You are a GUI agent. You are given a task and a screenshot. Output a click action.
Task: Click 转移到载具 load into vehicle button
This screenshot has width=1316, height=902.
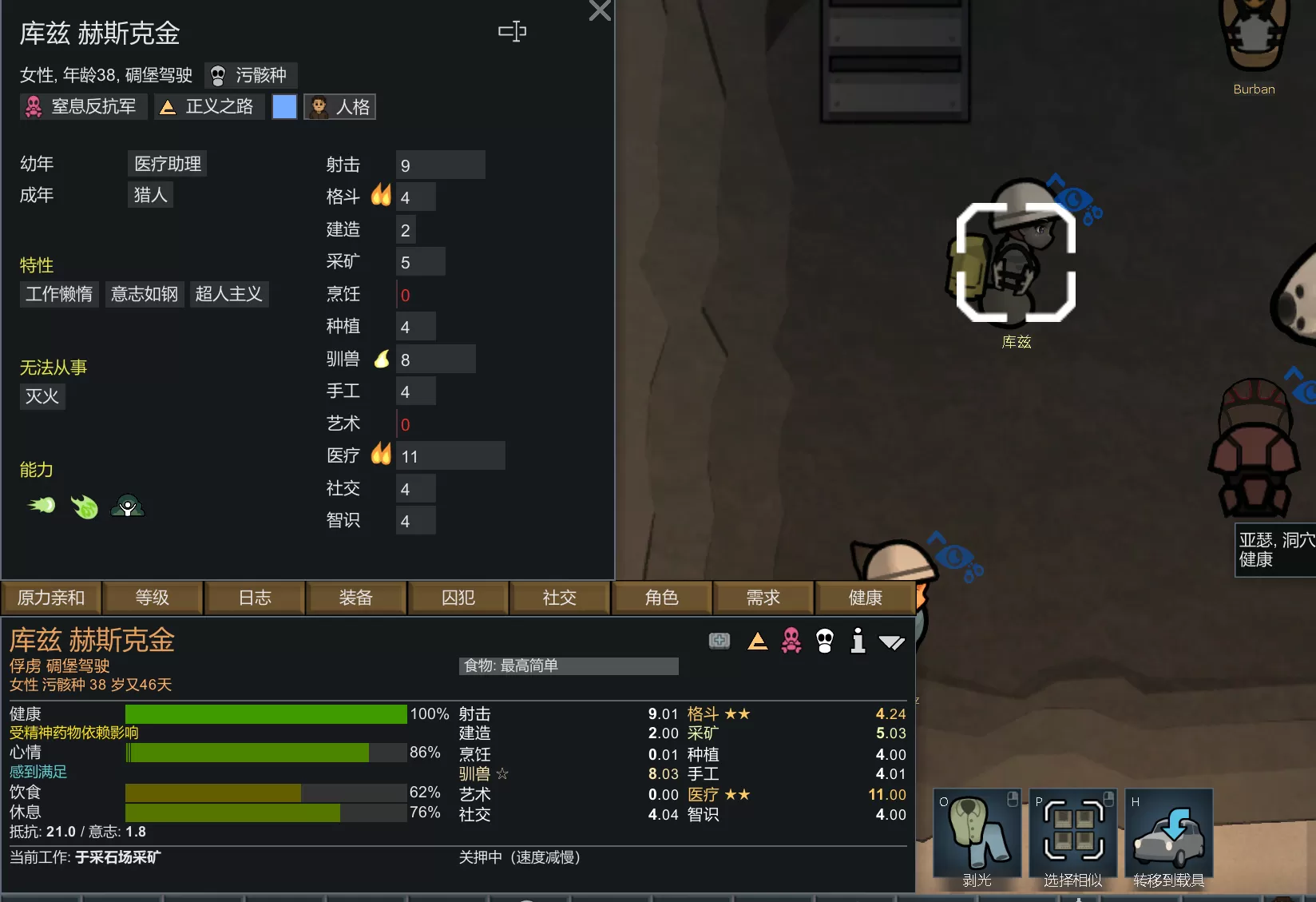coord(1168,837)
